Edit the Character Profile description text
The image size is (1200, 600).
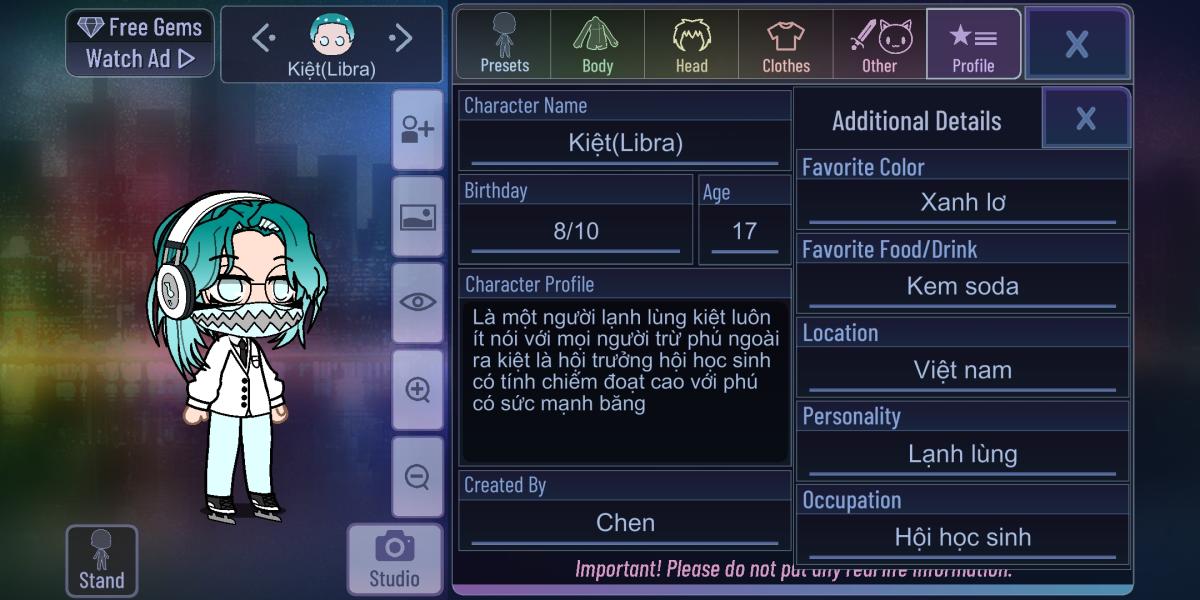tap(625, 380)
